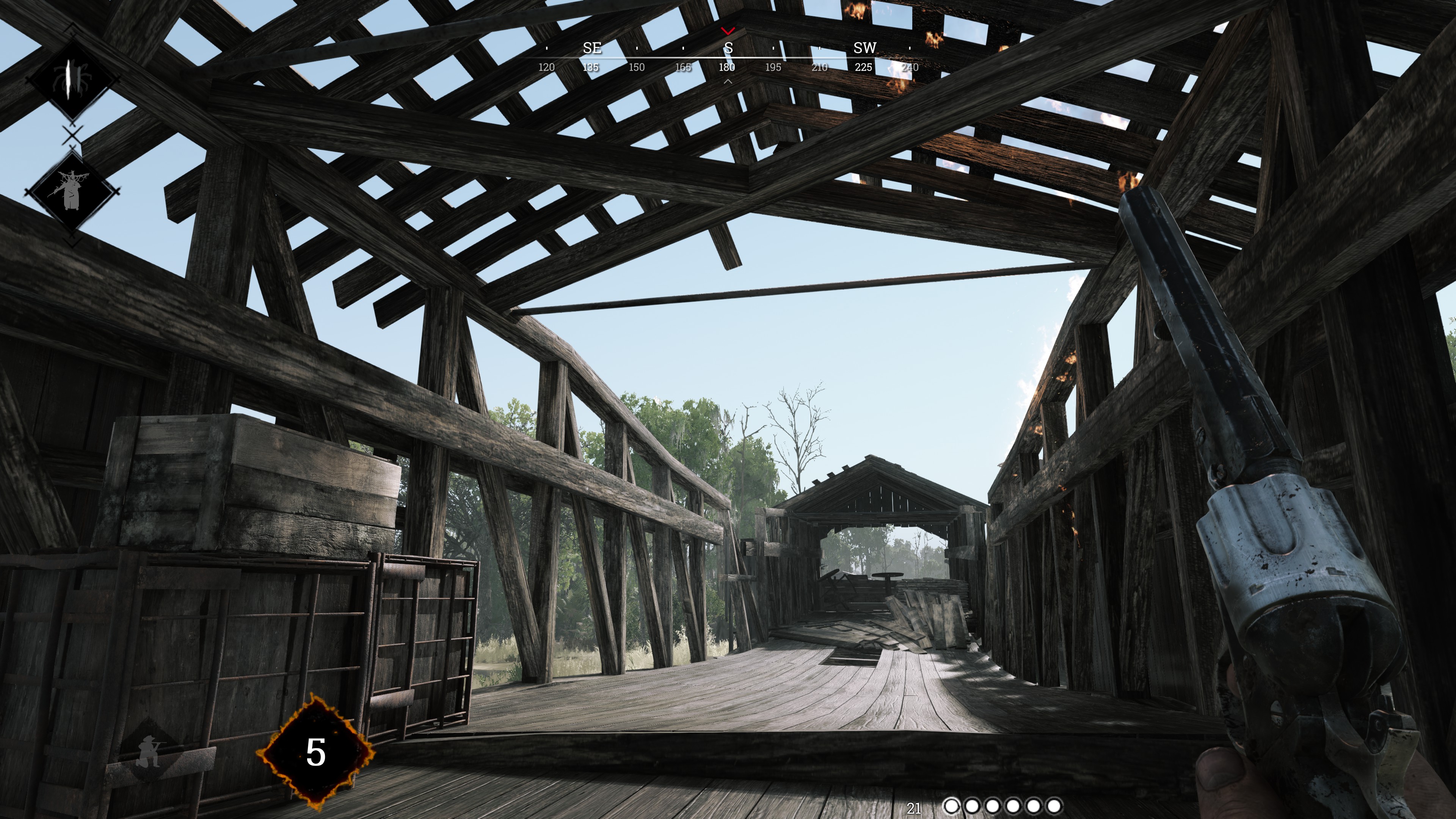Screen dimensions: 1456x819
Task: Click the flaming diamond showing 5
Action: point(315,752)
